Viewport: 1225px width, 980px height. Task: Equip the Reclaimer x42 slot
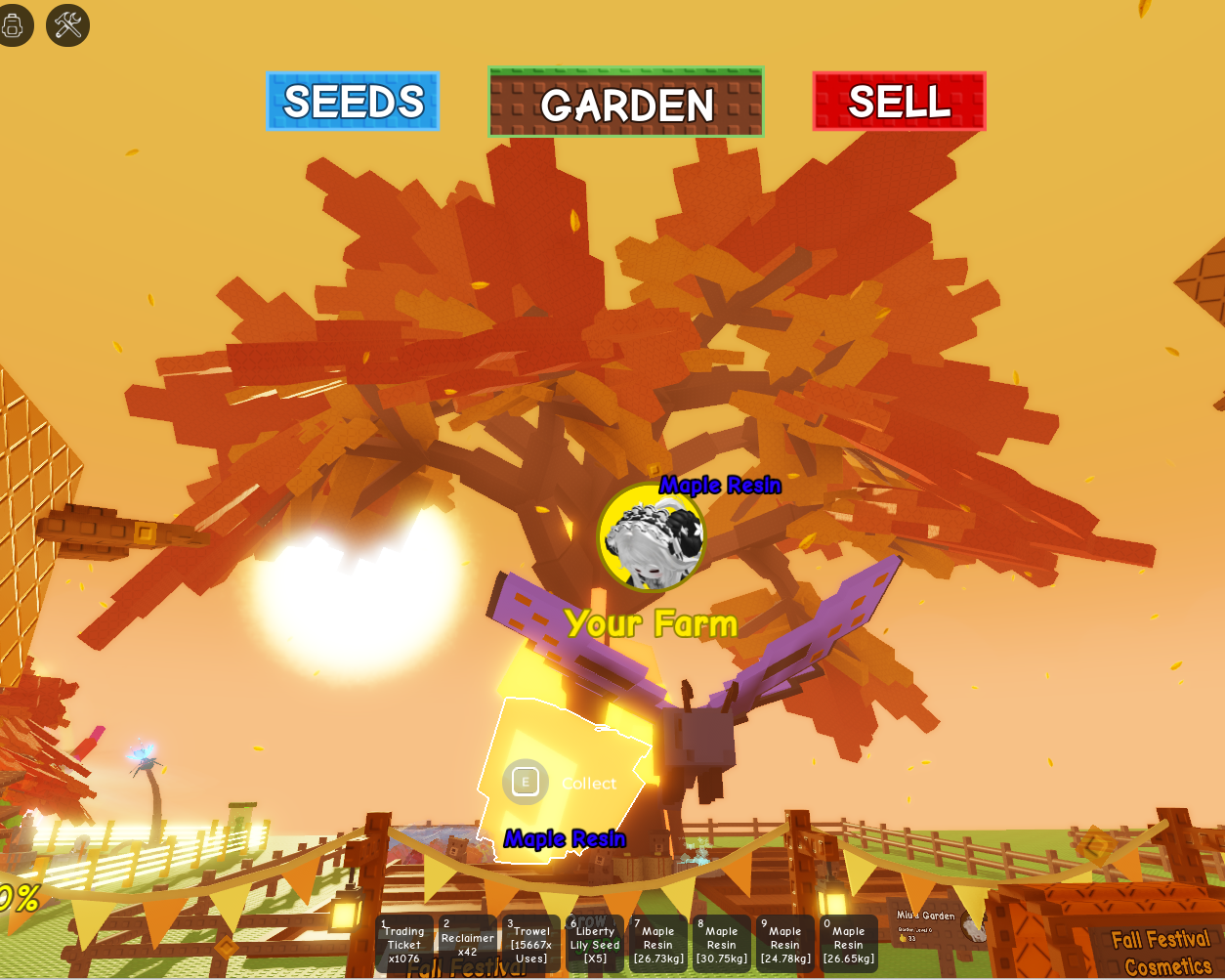coord(467,944)
